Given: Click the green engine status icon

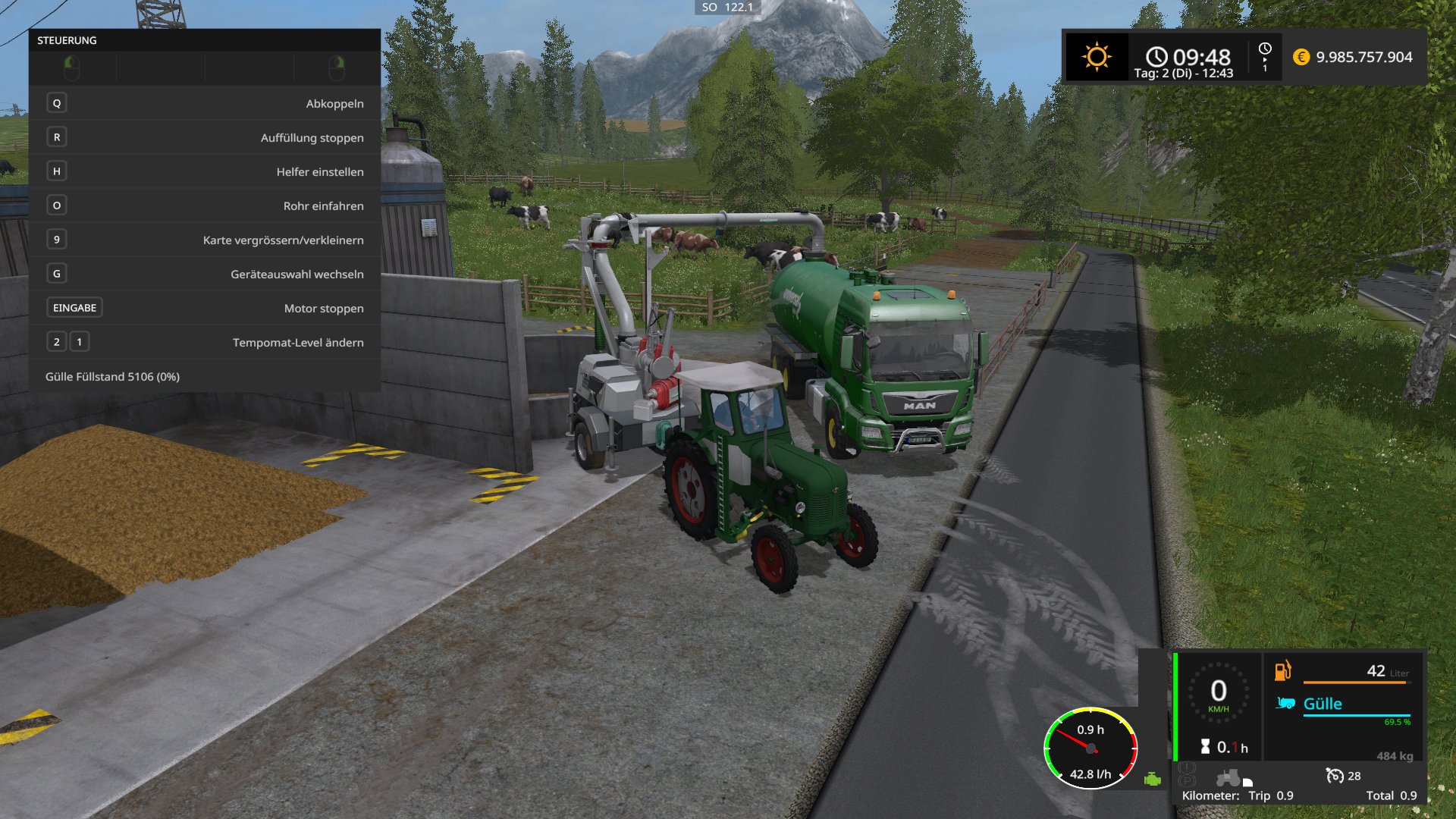Looking at the screenshot, I should tap(1153, 779).
